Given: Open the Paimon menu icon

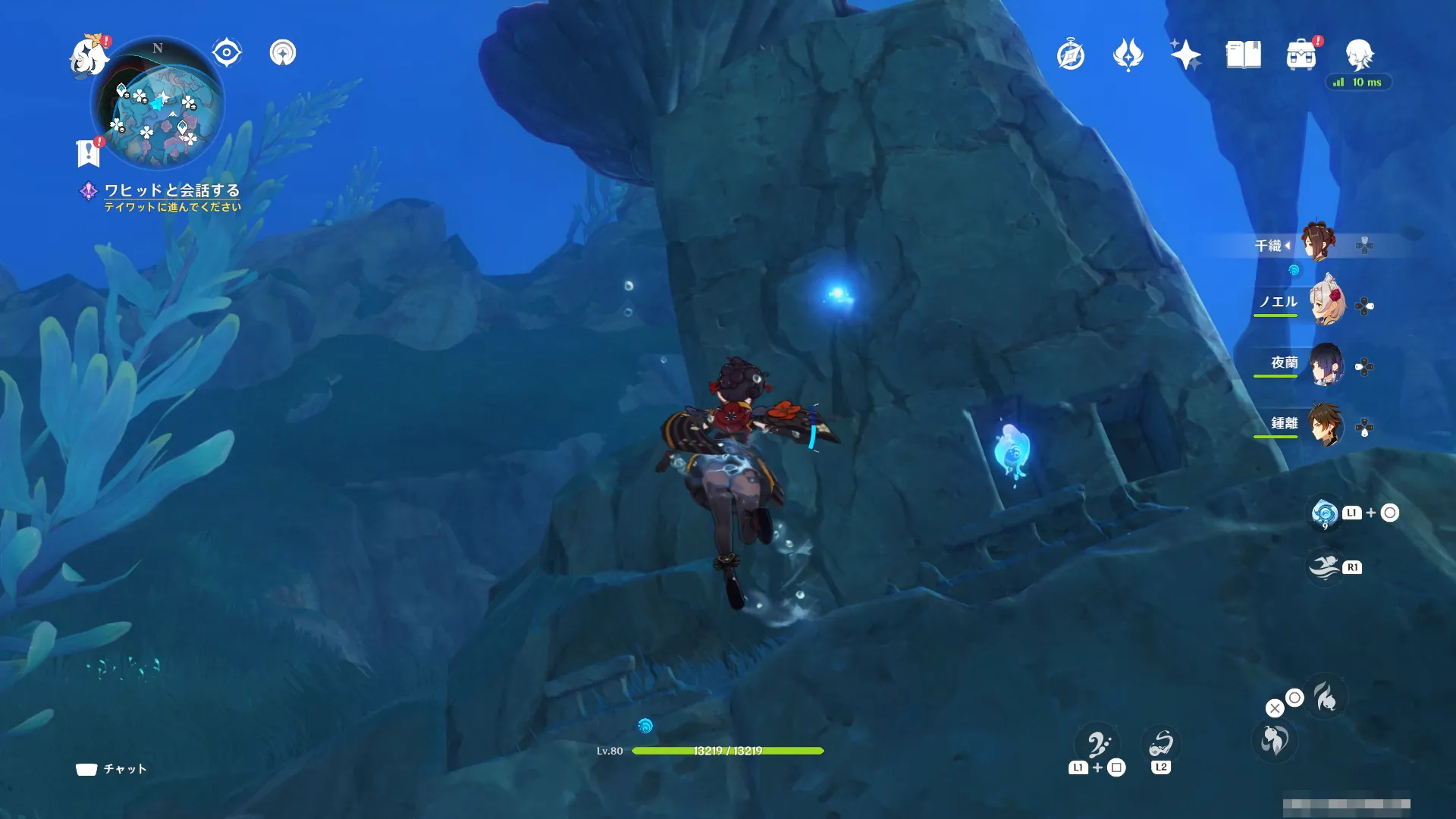Looking at the screenshot, I should pos(89,55).
